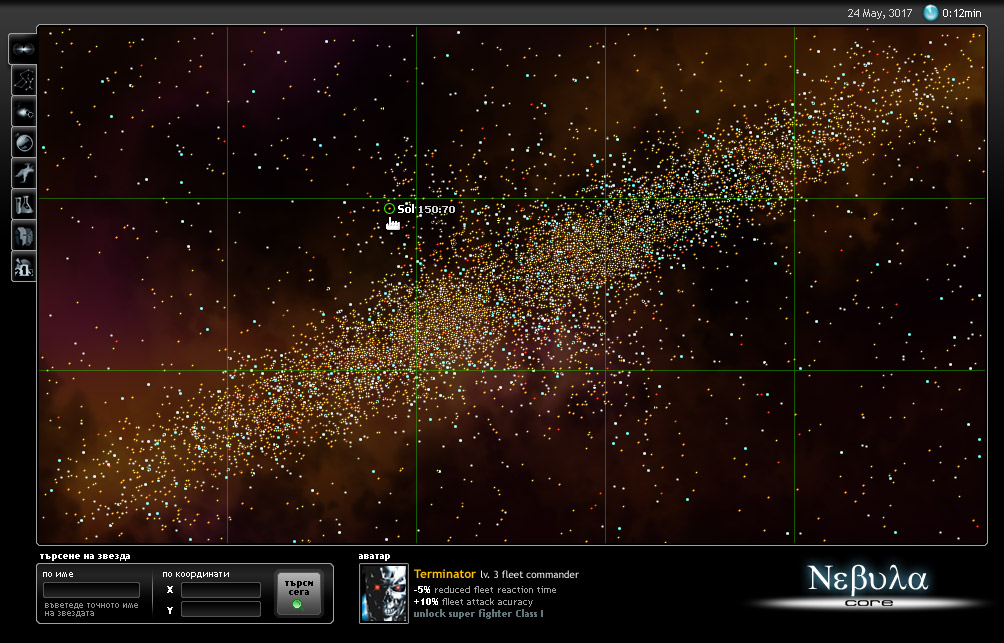
Task: Open the rankings podium tab
Action: pyautogui.click(x=24, y=266)
